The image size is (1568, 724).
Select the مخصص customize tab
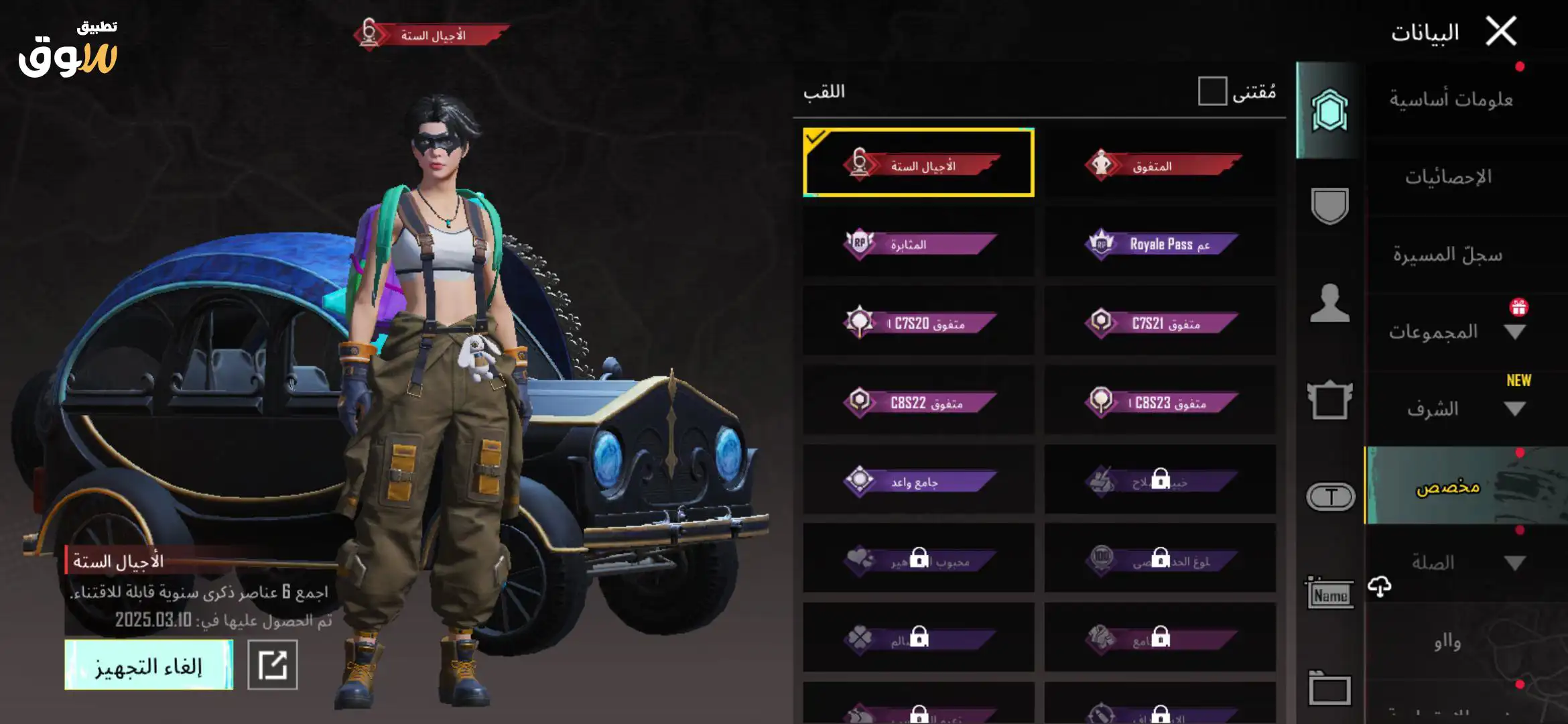point(1447,486)
